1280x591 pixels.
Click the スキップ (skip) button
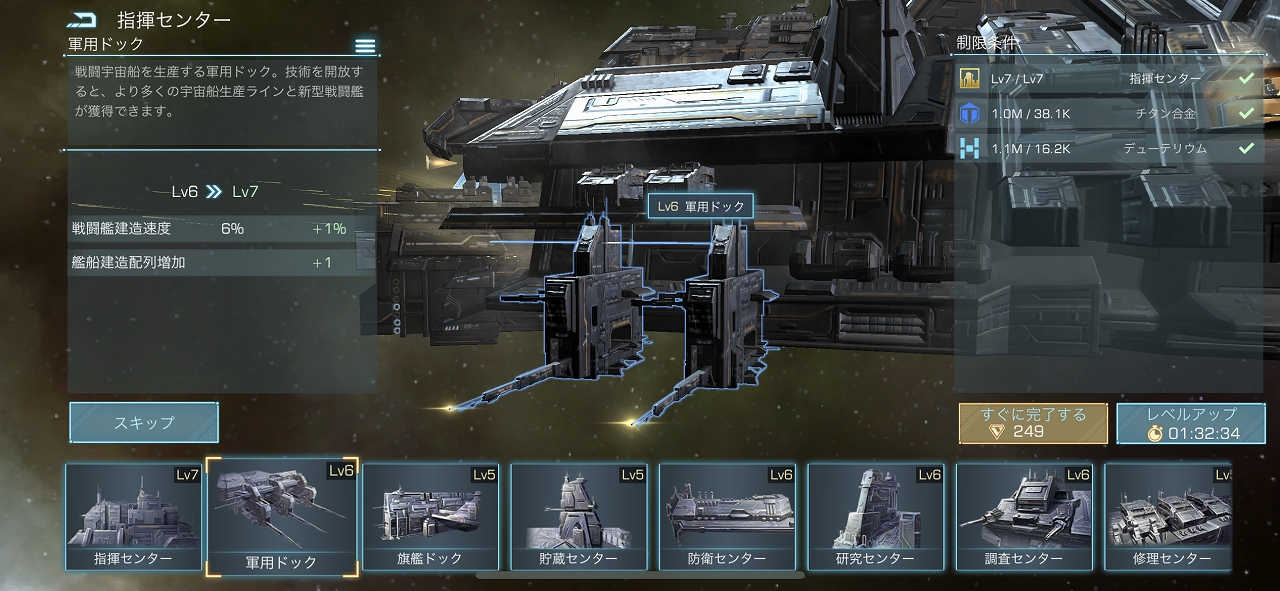144,422
